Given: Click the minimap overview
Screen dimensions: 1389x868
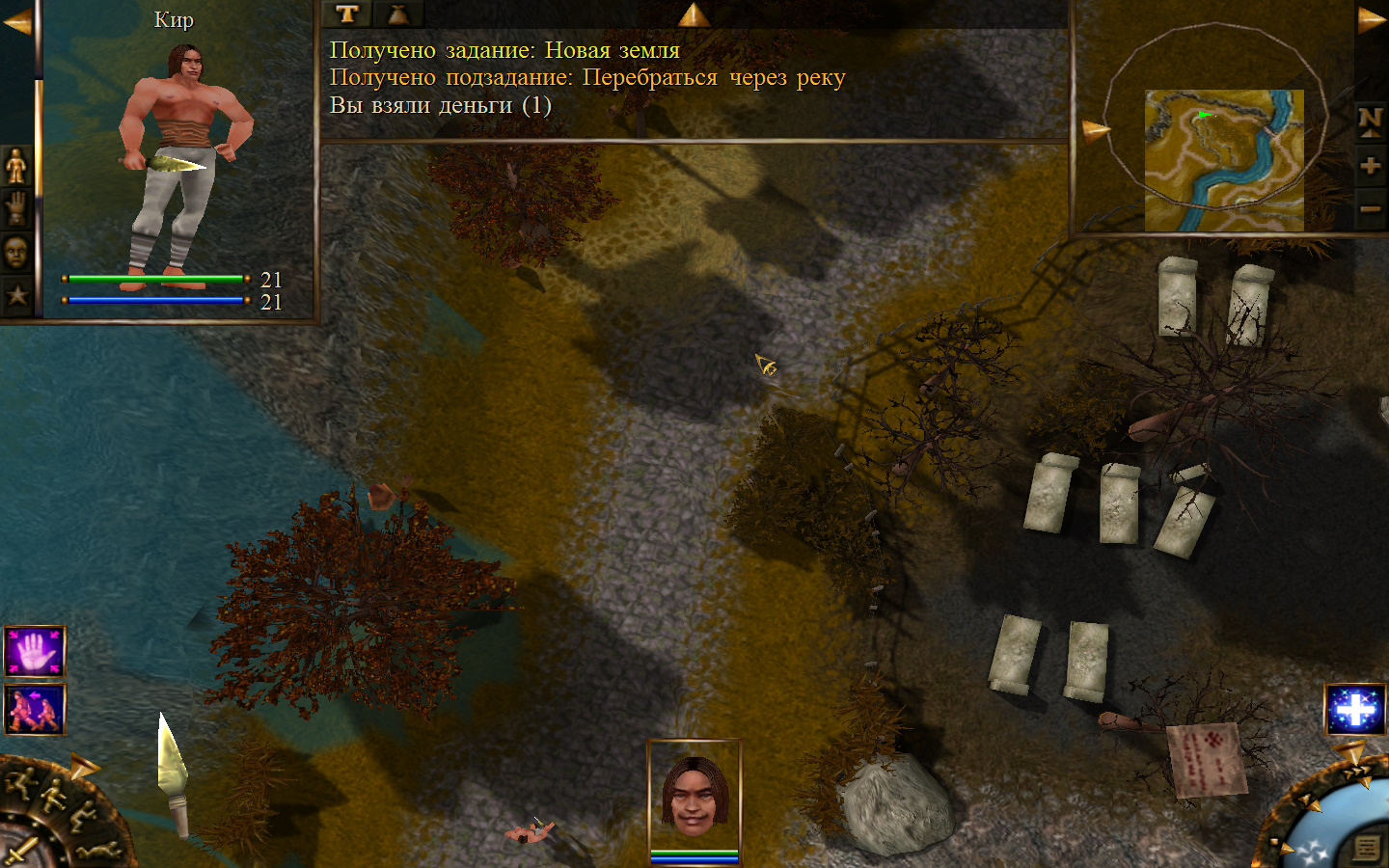Looking at the screenshot, I should (x=1223, y=160).
